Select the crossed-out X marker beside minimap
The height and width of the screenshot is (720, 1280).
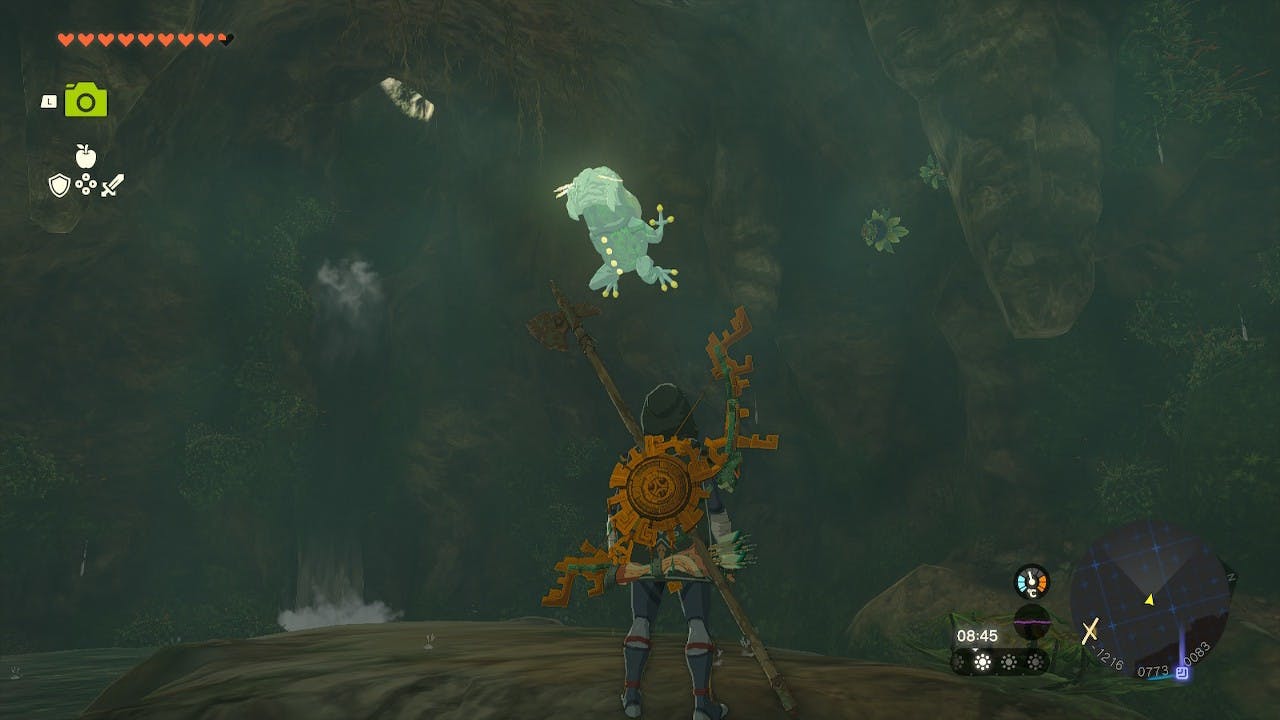point(1090,629)
